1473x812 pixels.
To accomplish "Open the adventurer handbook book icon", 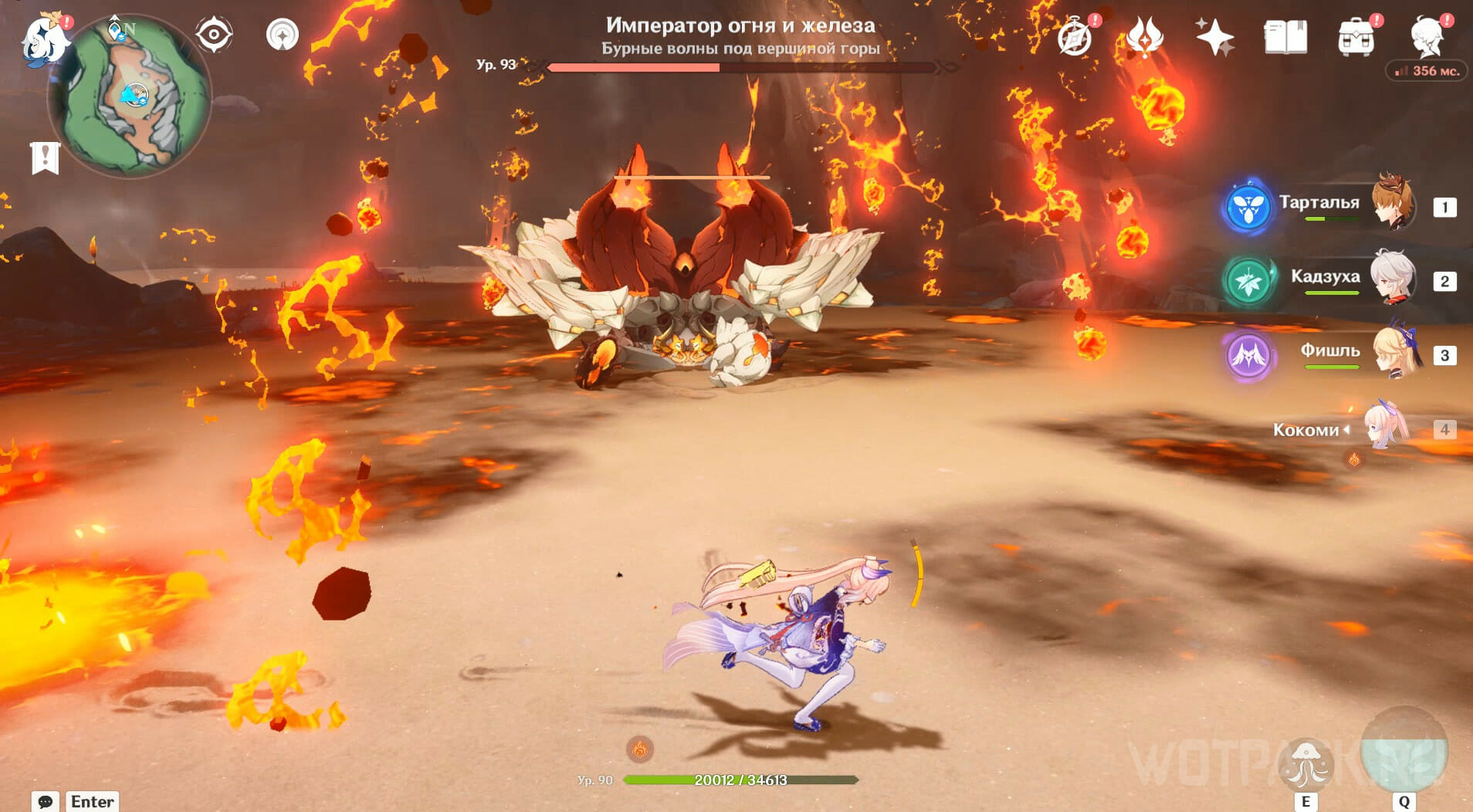I will point(1285,37).
